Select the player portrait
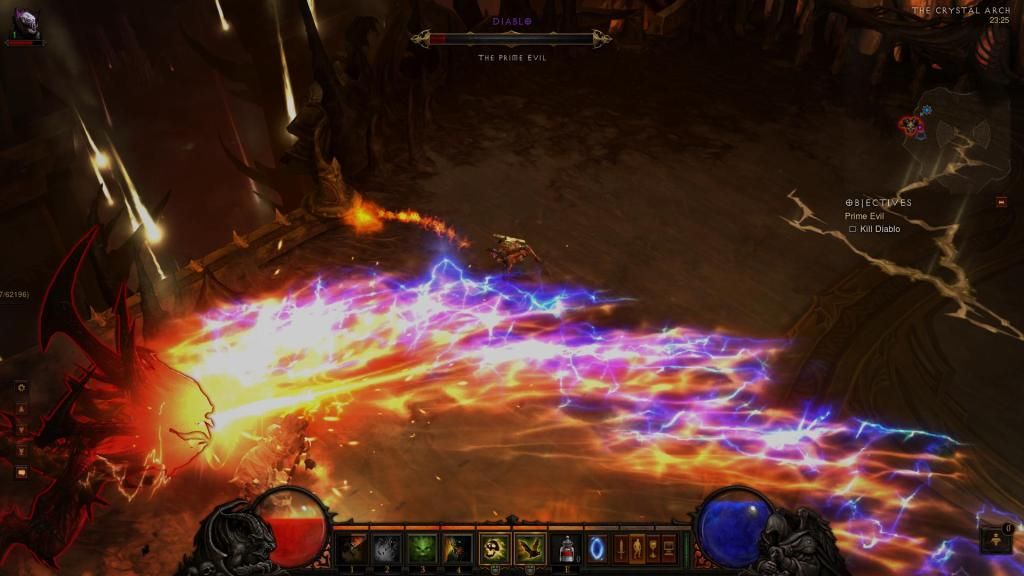1024x576 pixels. (x=22, y=23)
